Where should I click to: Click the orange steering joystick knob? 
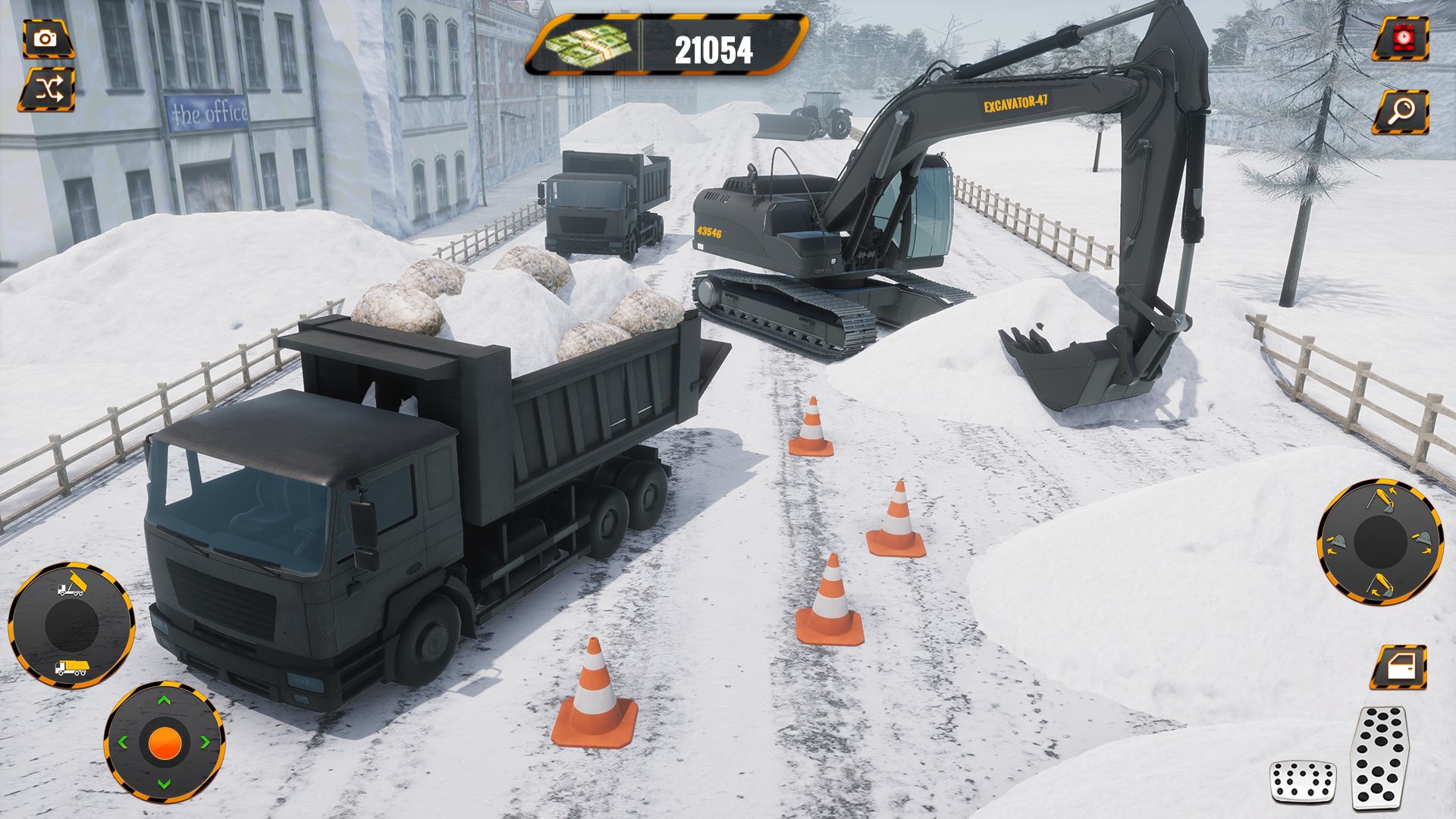click(164, 743)
